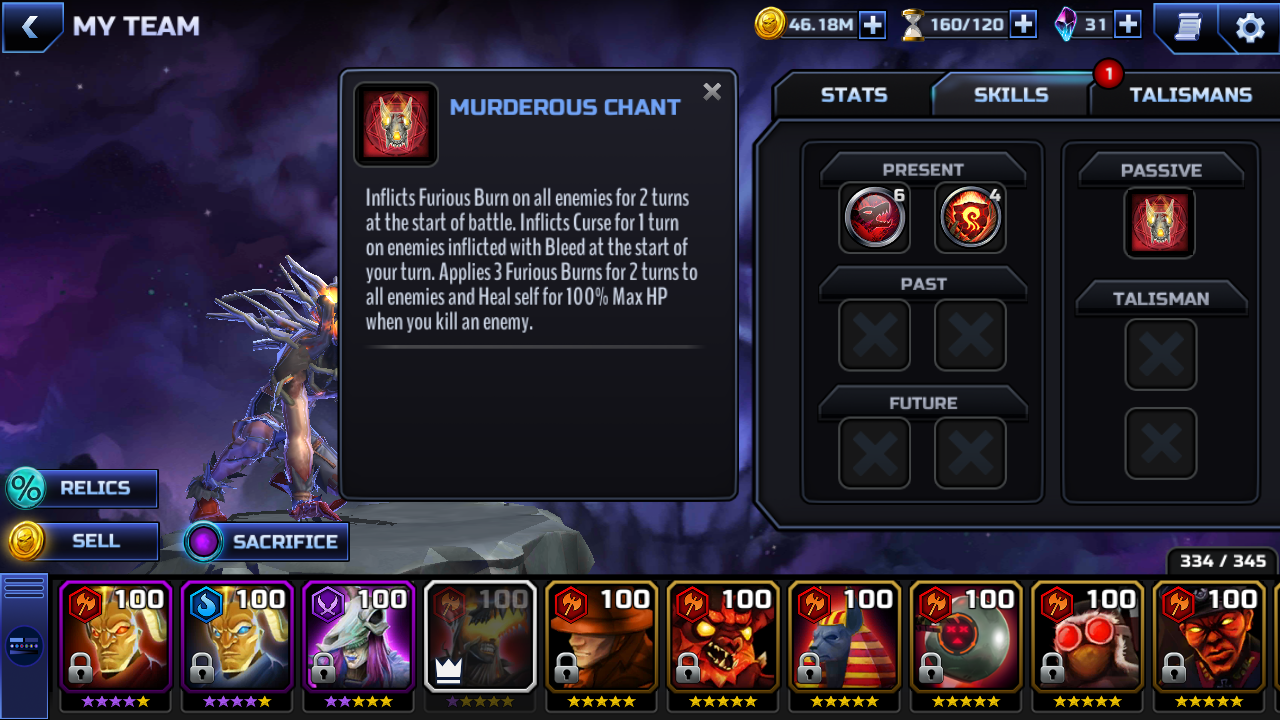Select the pharaoh mask character portrait
The image size is (1280, 720).
(845, 640)
